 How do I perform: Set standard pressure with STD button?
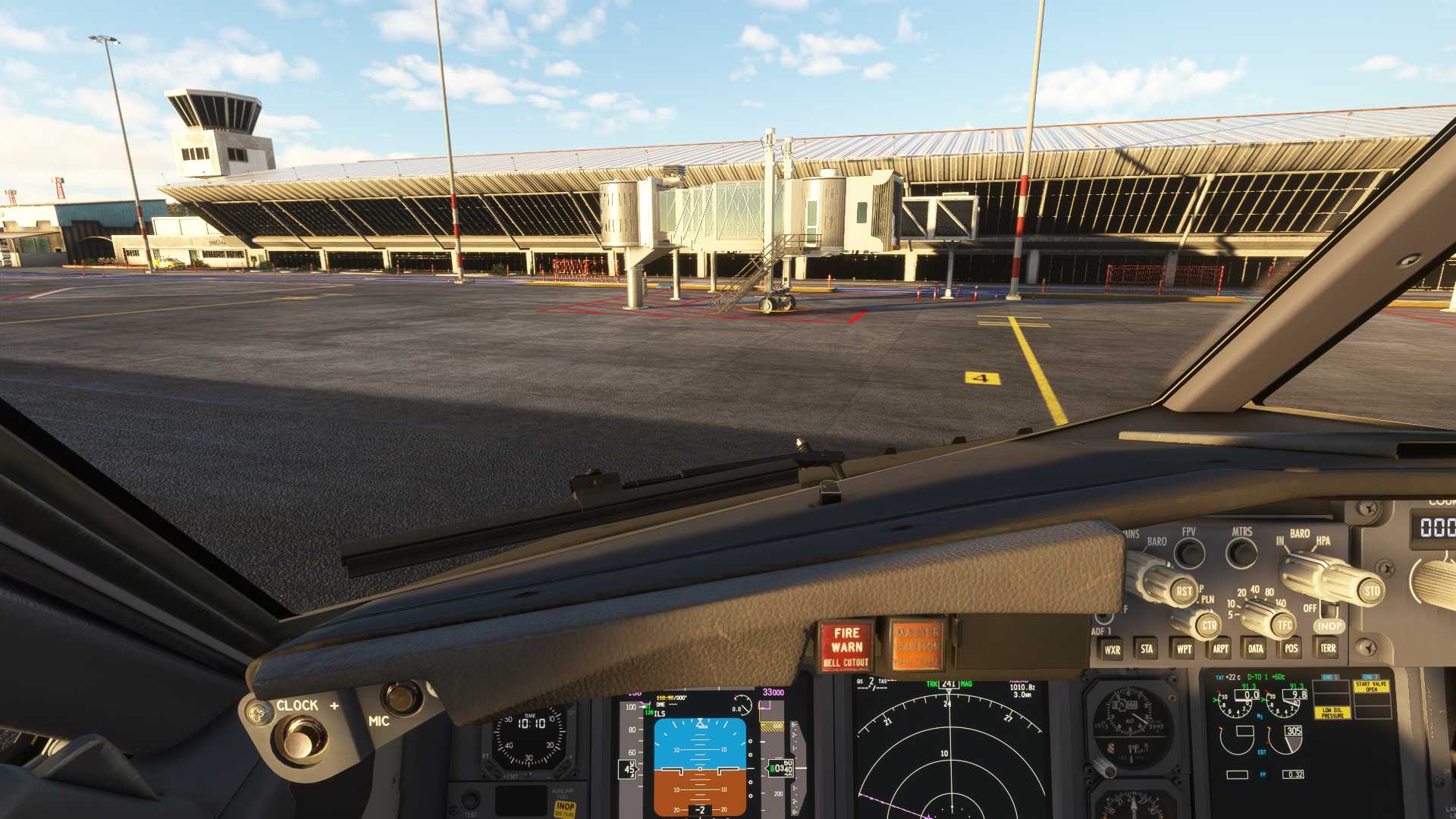tap(1372, 591)
